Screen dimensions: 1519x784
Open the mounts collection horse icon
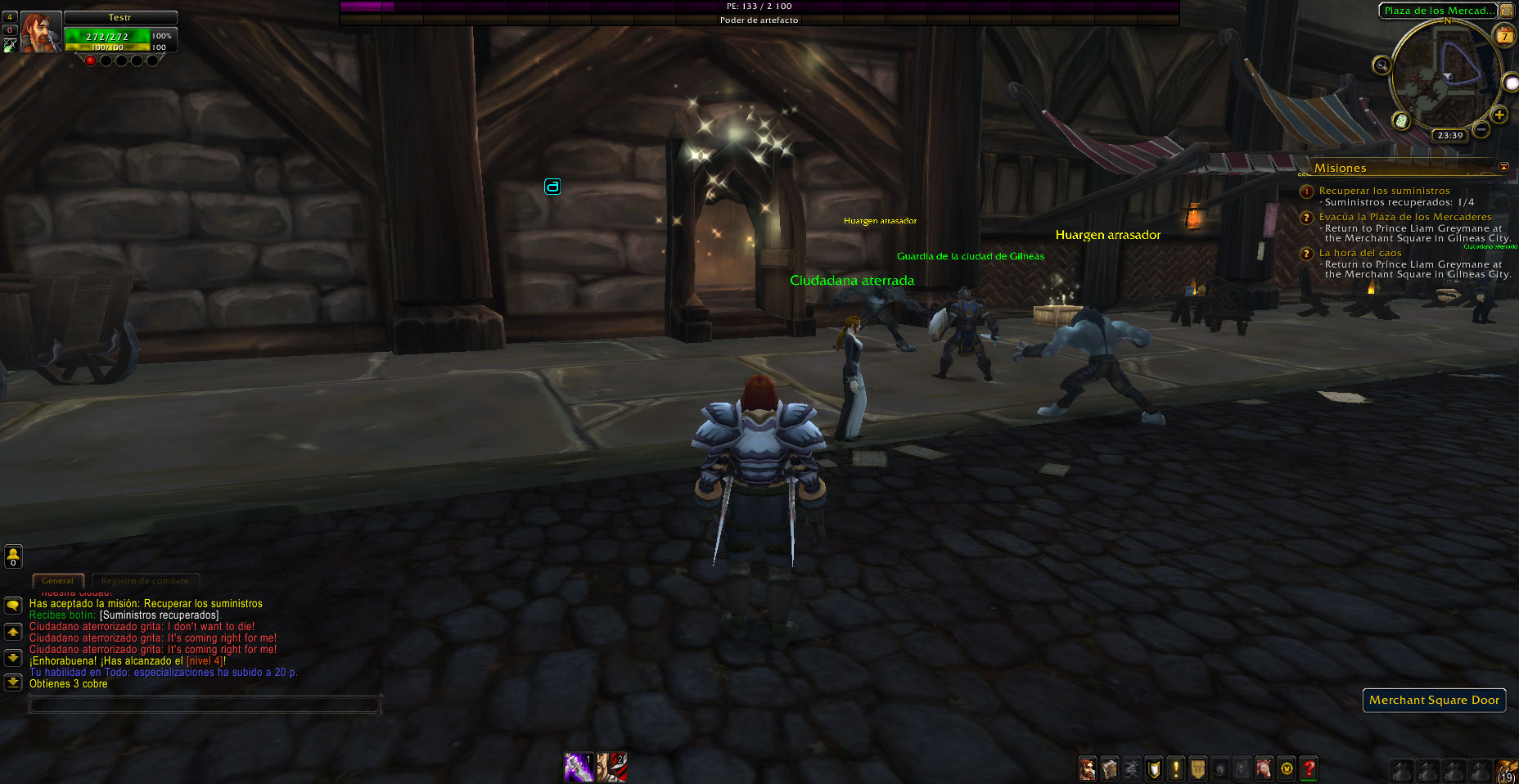(x=1264, y=768)
